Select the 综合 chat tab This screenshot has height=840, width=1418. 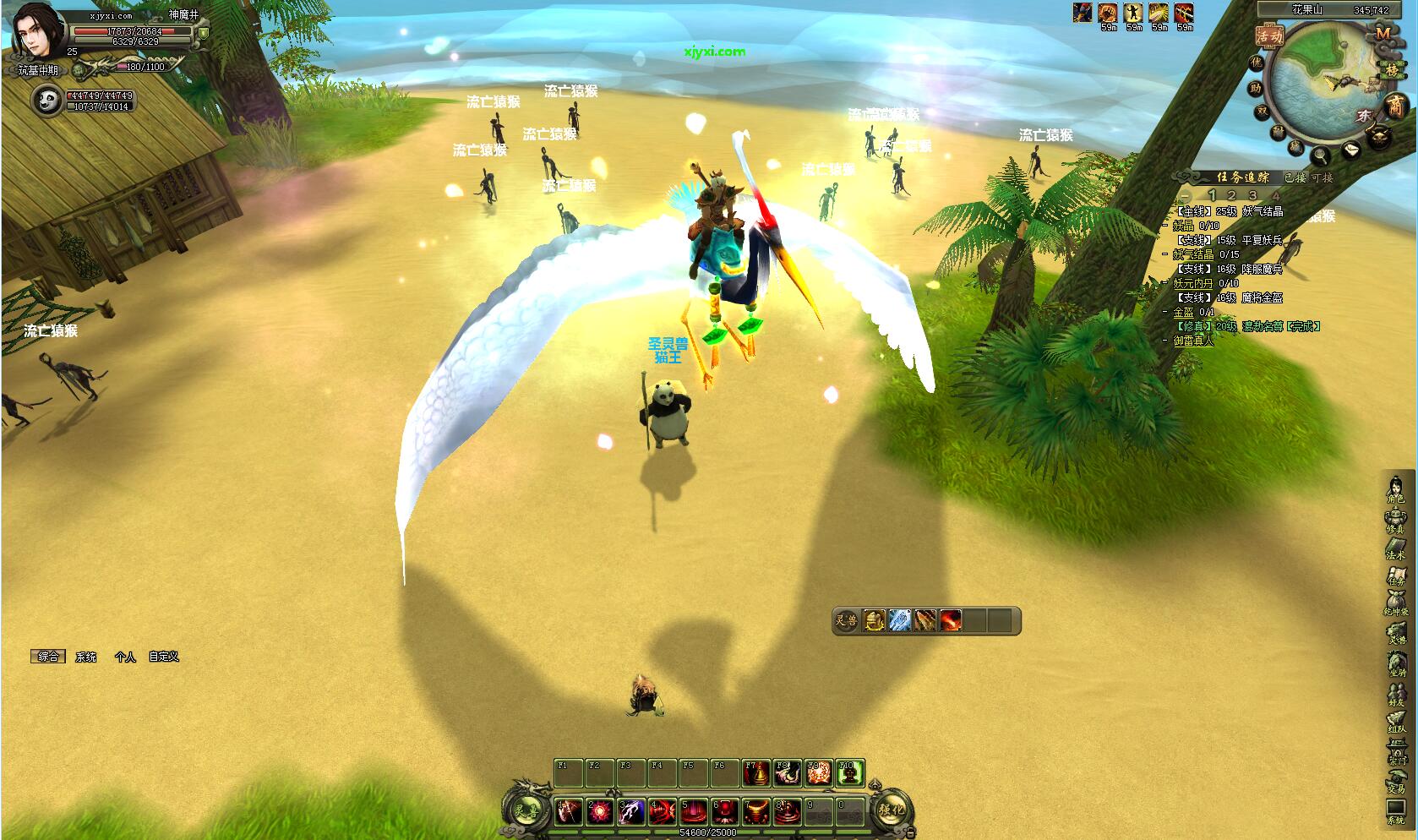(49, 657)
